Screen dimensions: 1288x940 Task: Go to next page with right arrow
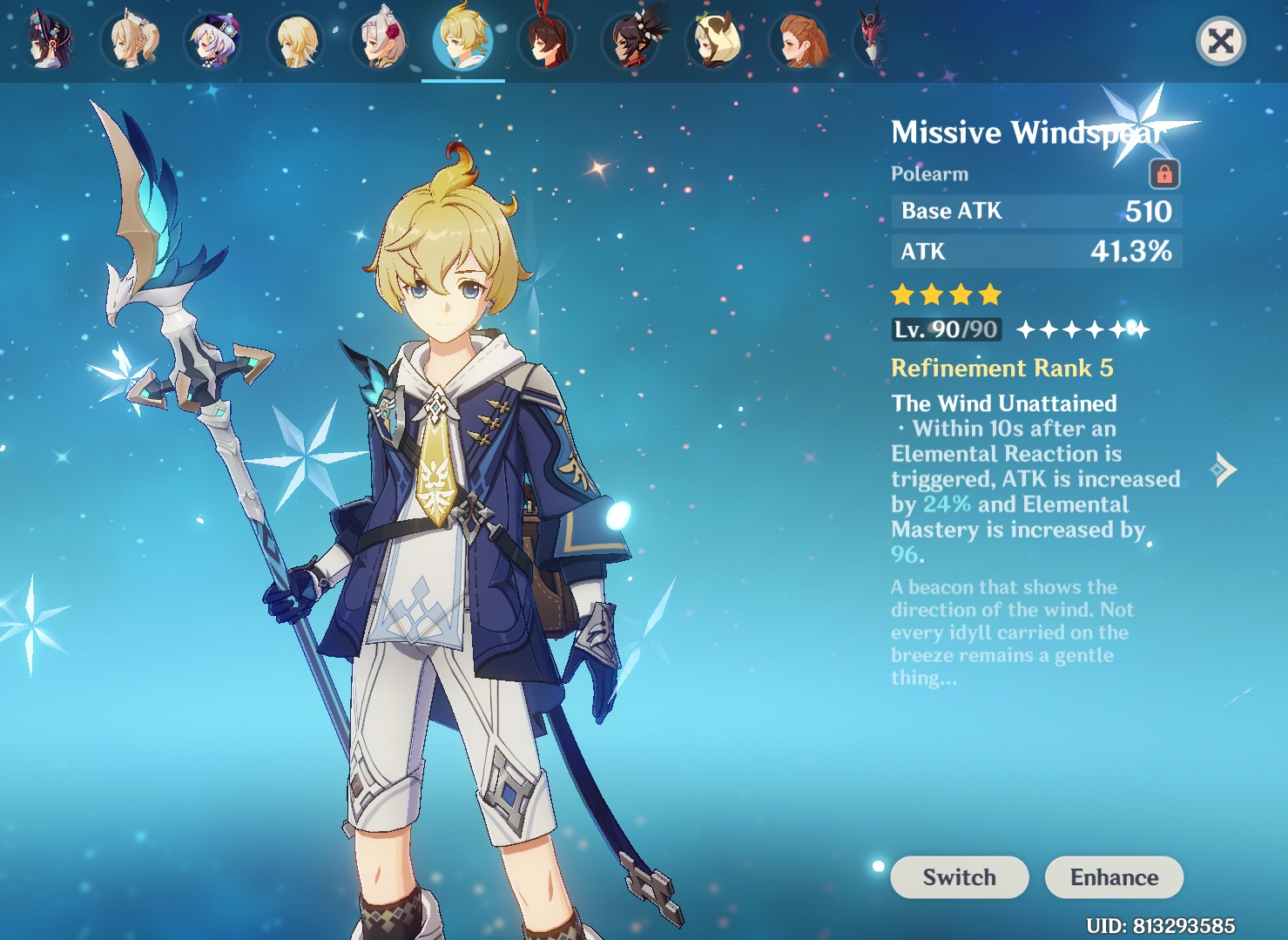point(1224,470)
